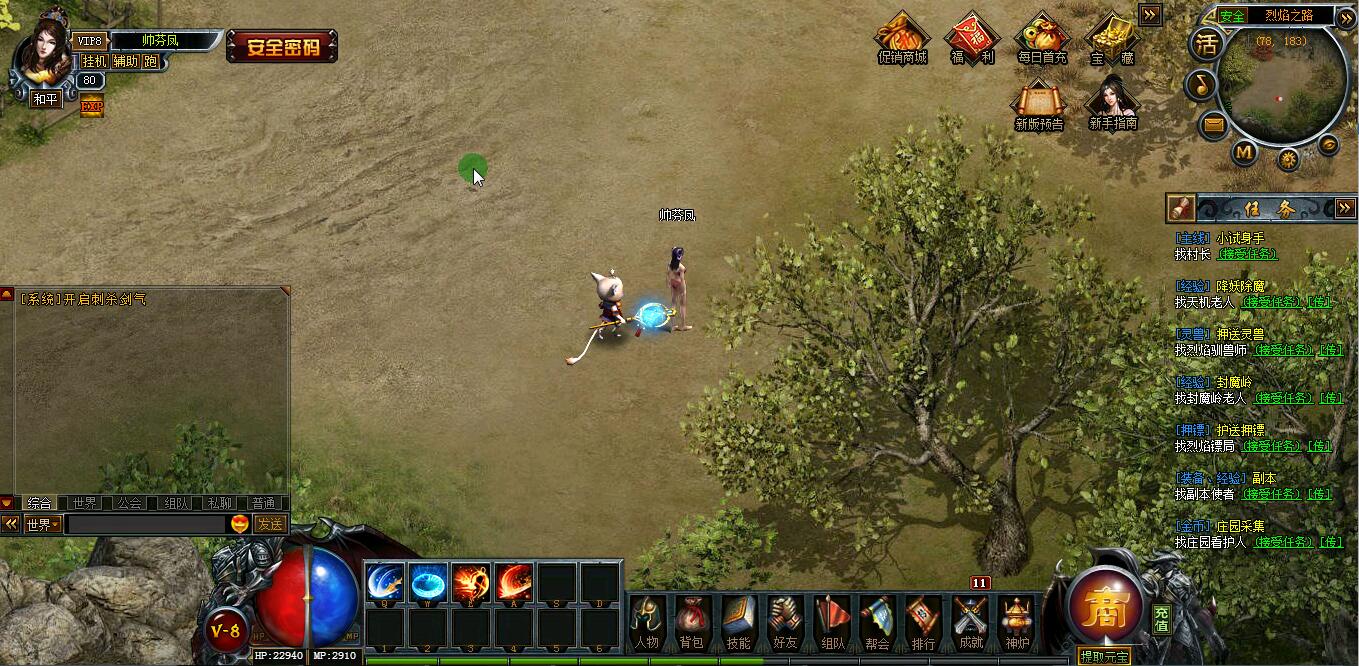This screenshot has height=666, width=1359.
Task: Open the 背包 backpack
Action: click(x=692, y=620)
